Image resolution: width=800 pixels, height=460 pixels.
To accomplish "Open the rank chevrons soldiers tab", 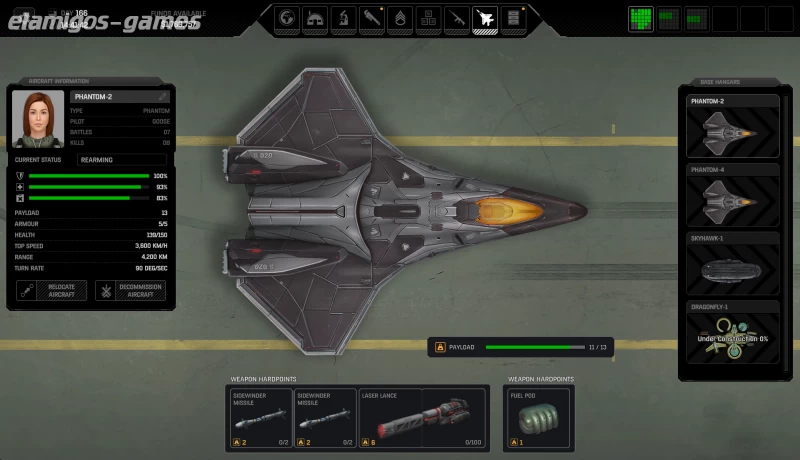I will pos(400,17).
